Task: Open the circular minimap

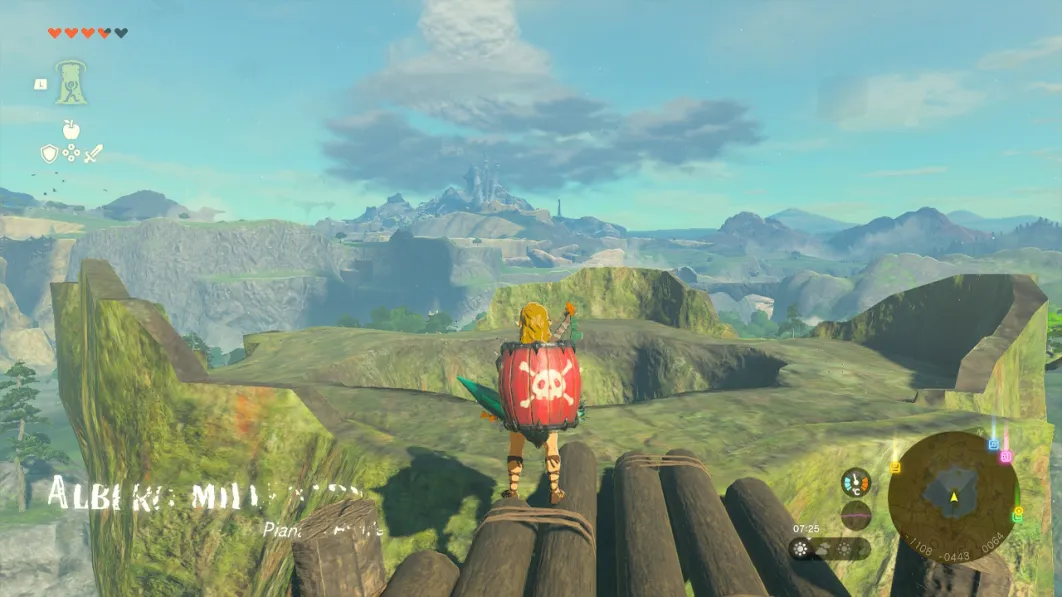Action: tap(952, 494)
